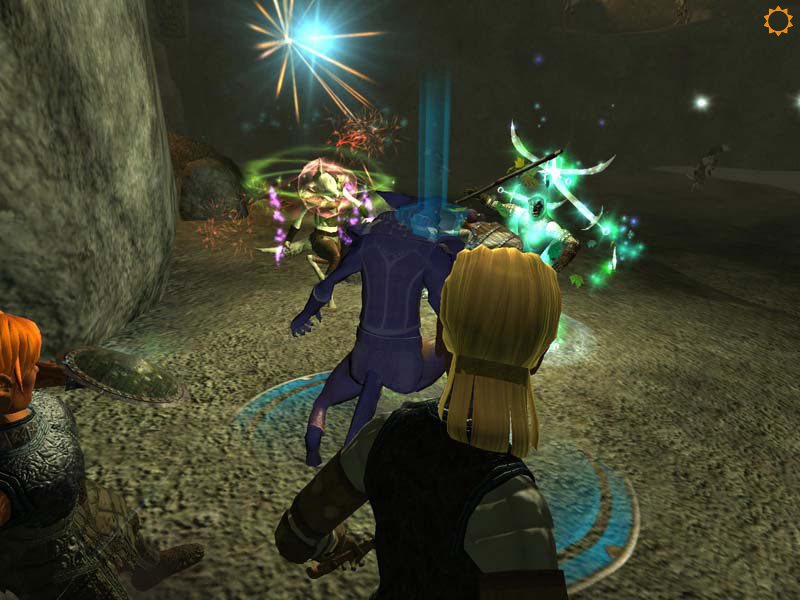The width and height of the screenshot is (800, 600).
Task: Click the orange sun icon
Action: point(777,21)
